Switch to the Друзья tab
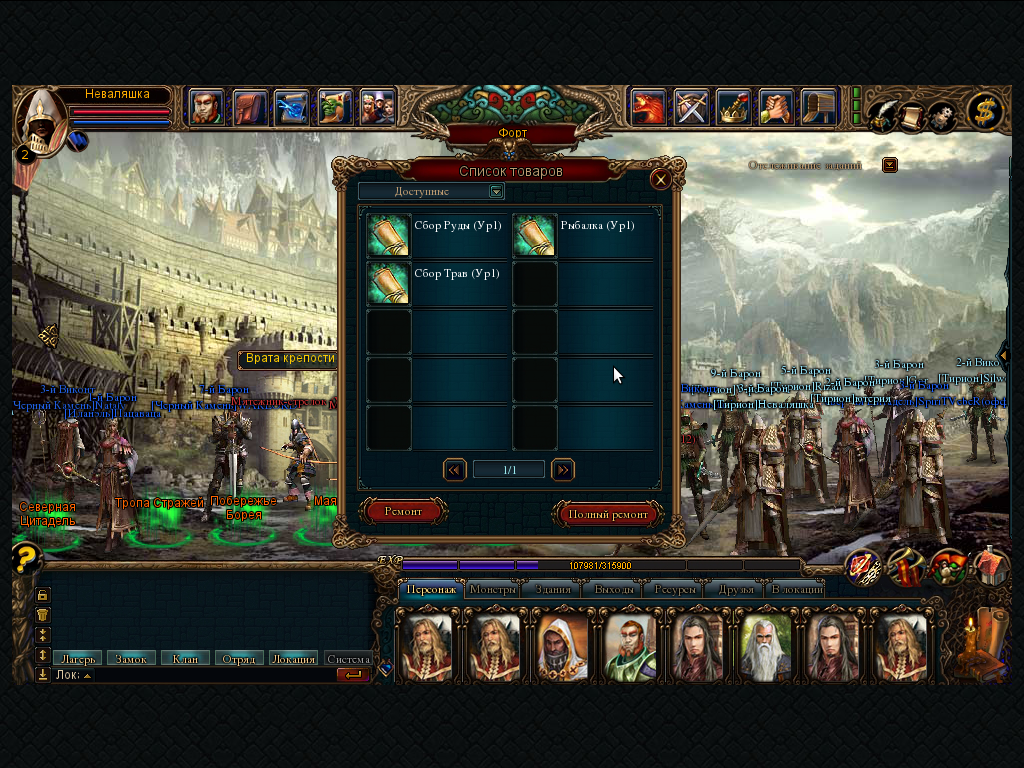This screenshot has width=1024, height=768. (736, 589)
